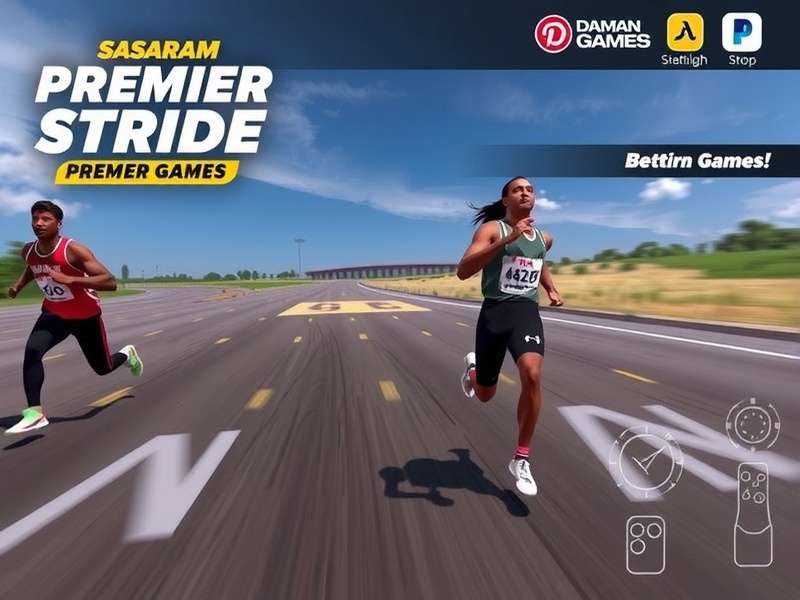The height and width of the screenshot is (600, 800).
Task: Select the yellow Premer Games badge
Action: pyautogui.click(x=146, y=172)
